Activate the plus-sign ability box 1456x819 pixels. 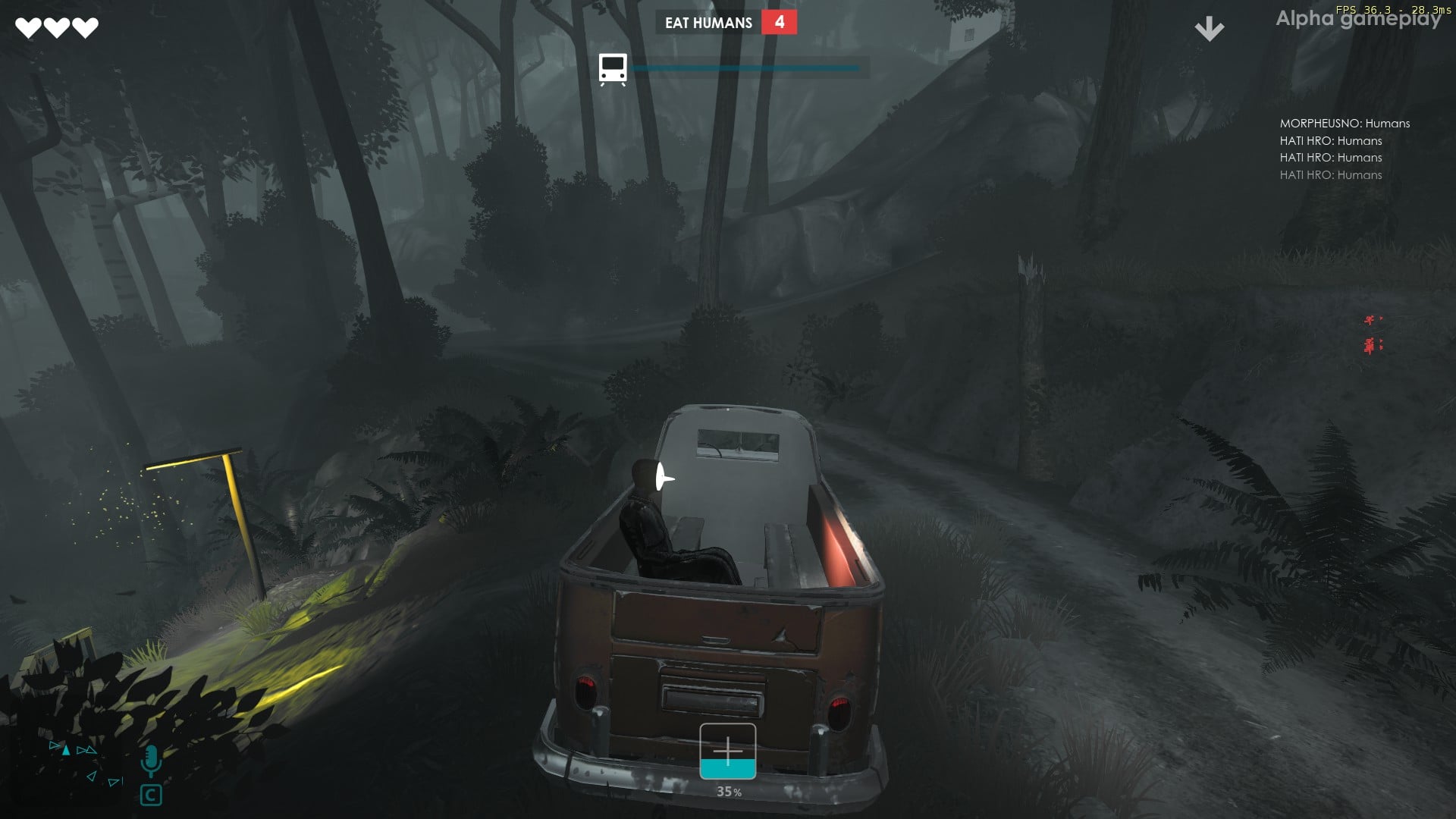(727, 751)
